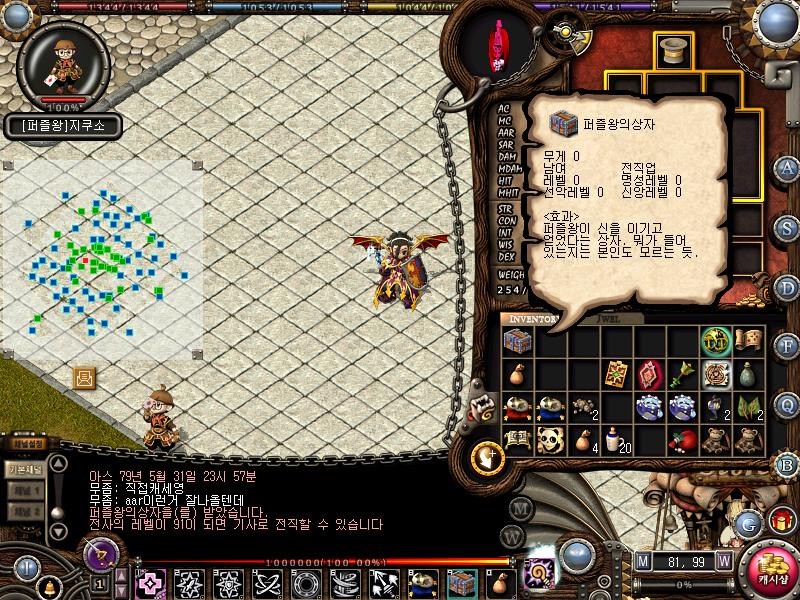Activate the pink cross skill in hotbar
800x600 pixels.
(x=151, y=582)
